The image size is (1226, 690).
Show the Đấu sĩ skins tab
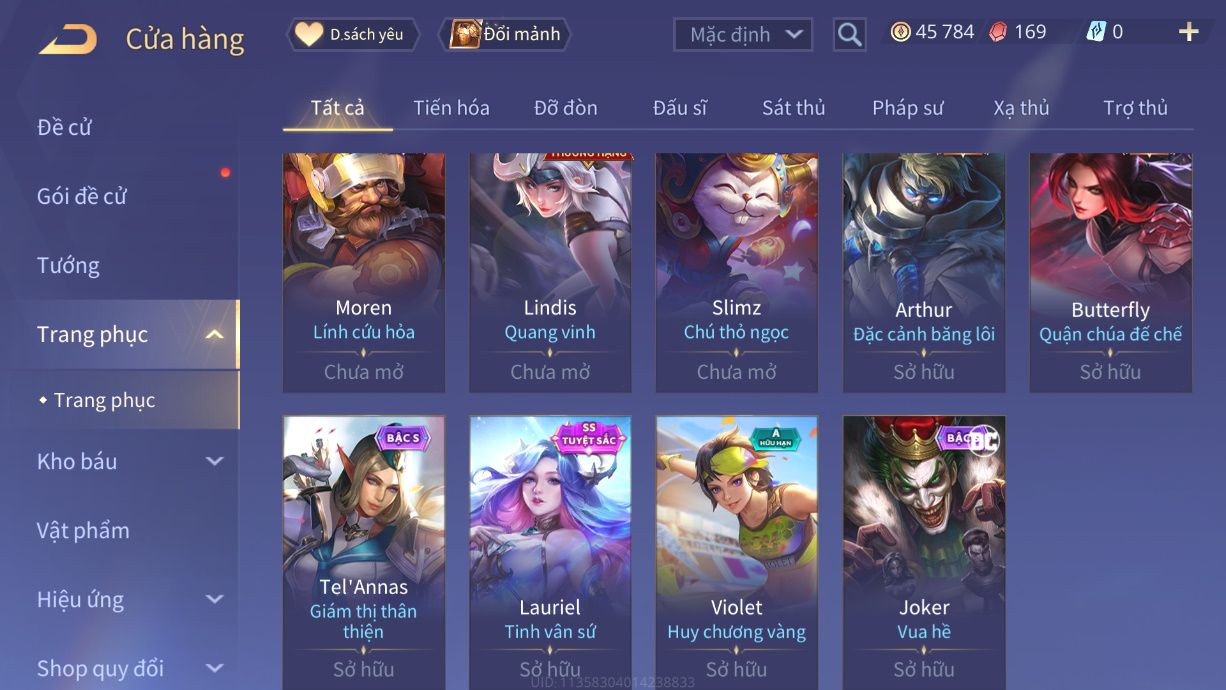pyautogui.click(x=679, y=108)
